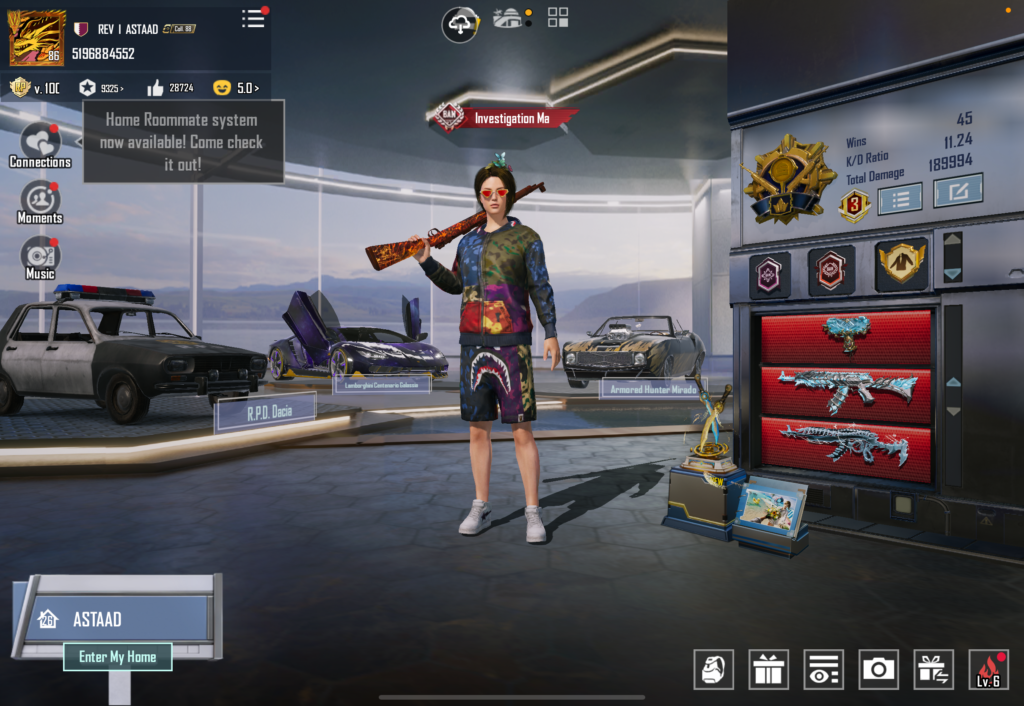Open the popularity star 9325 stat
This screenshot has height=706, width=1024.
[x=101, y=88]
